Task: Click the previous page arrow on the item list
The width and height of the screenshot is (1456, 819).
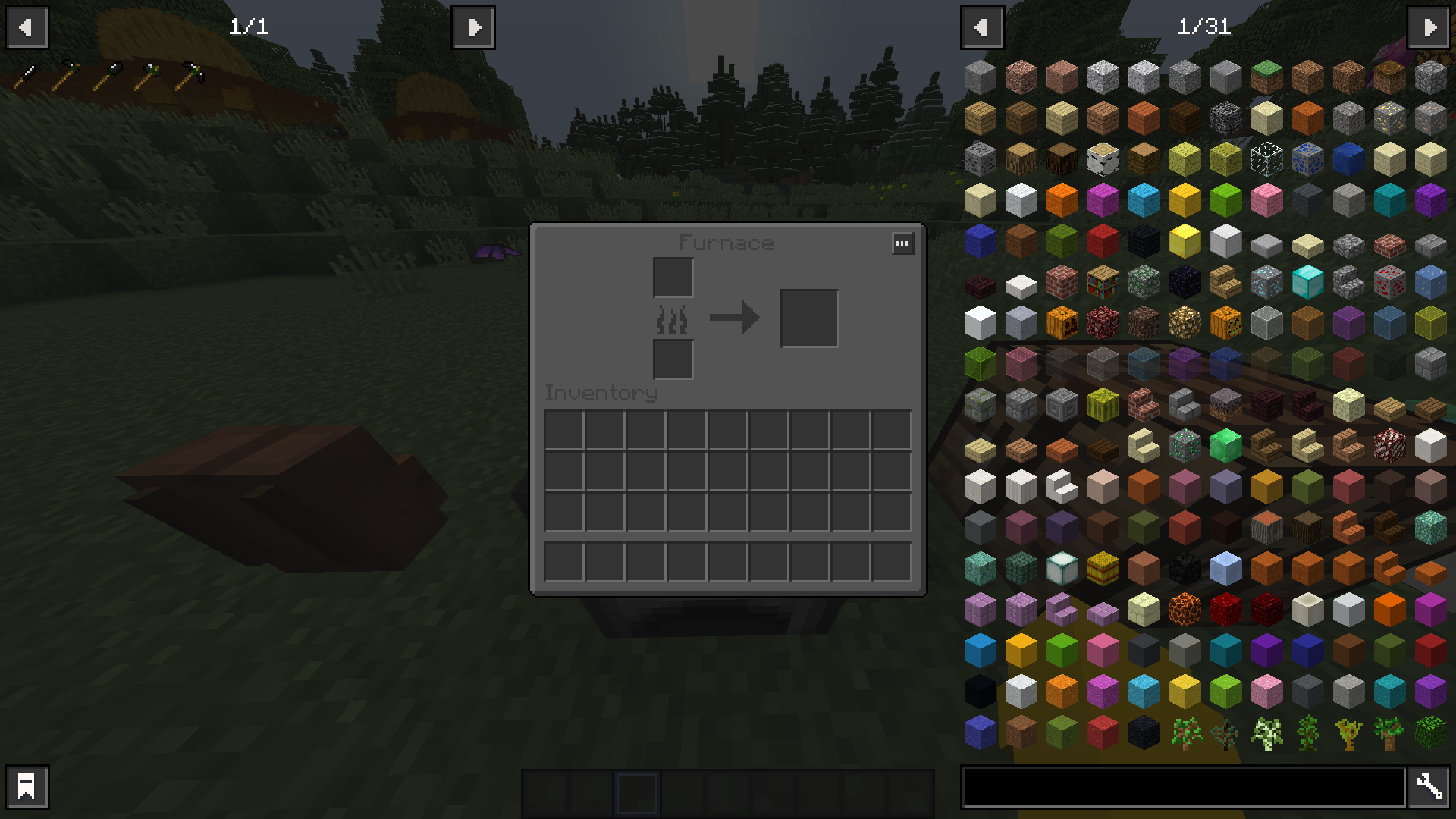Action: tap(983, 27)
